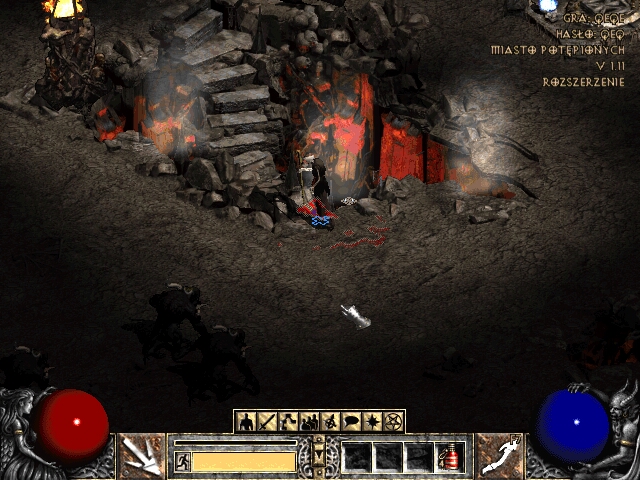Open the game menu pentagram icon
640x480 pixels.
point(393,421)
